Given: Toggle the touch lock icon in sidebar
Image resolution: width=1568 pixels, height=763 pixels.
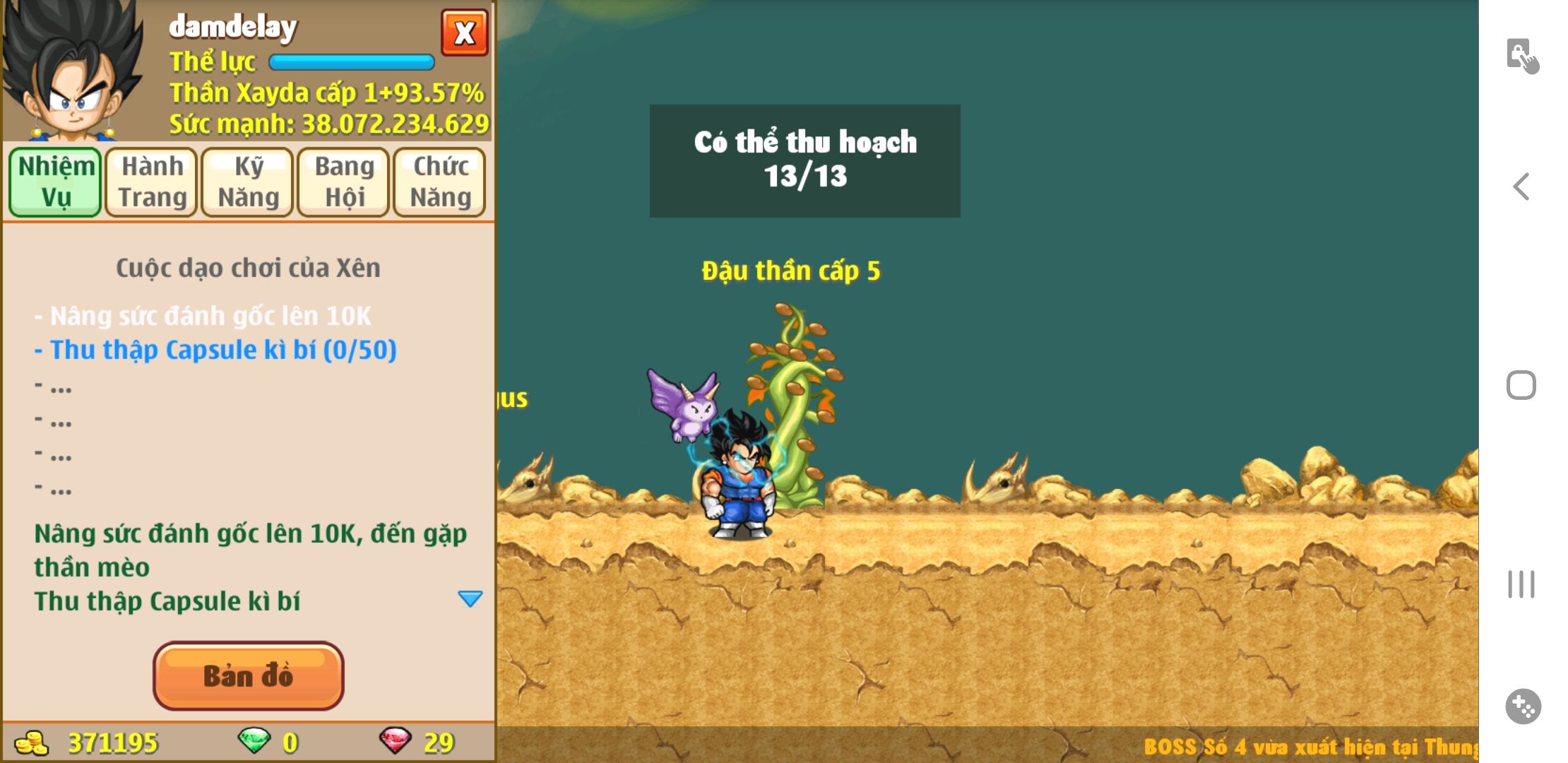Looking at the screenshot, I should pyautogui.click(x=1521, y=56).
